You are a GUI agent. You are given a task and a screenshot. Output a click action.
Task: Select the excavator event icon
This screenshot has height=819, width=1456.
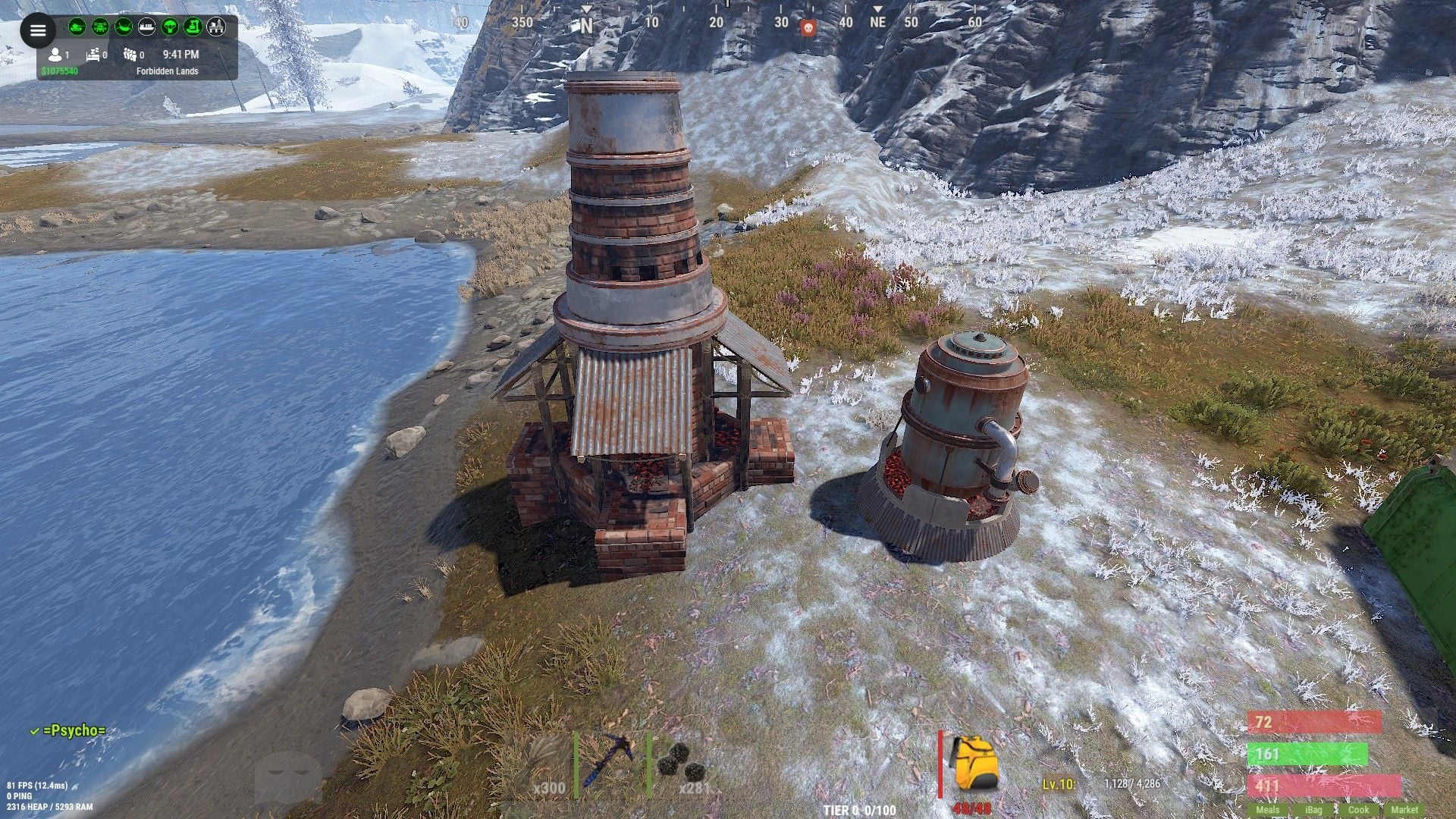(193, 27)
